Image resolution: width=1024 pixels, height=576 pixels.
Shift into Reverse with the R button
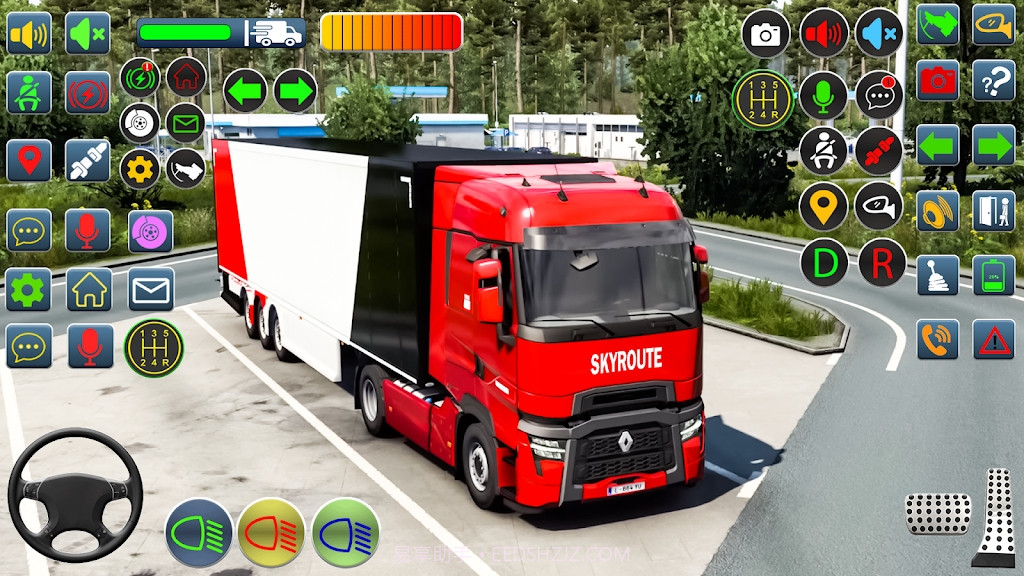pyautogui.click(x=881, y=263)
